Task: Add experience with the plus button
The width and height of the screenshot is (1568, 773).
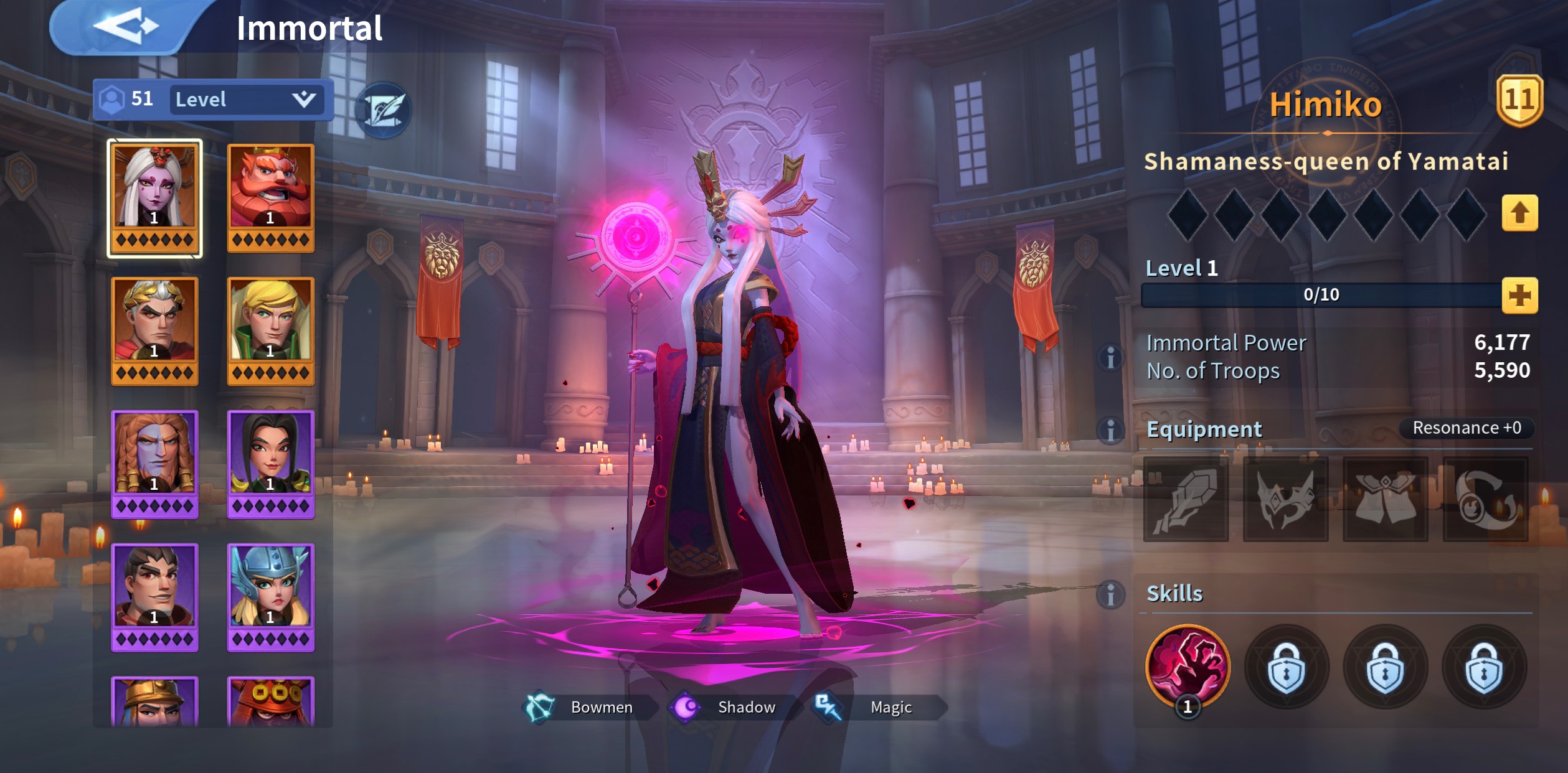Action: pyautogui.click(x=1519, y=295)
